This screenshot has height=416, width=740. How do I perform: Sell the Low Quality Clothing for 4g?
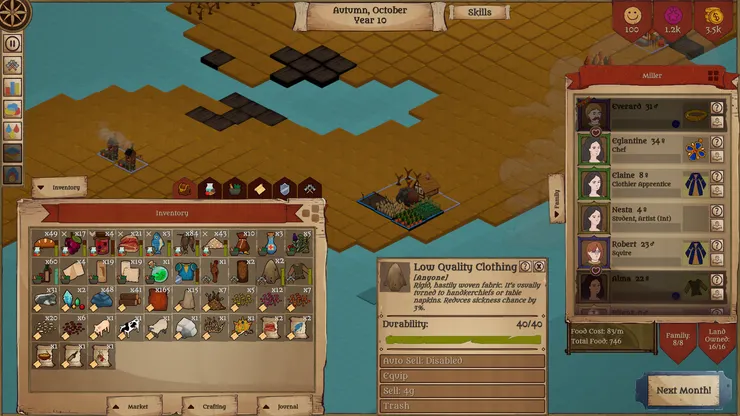[x=462, y=392]
